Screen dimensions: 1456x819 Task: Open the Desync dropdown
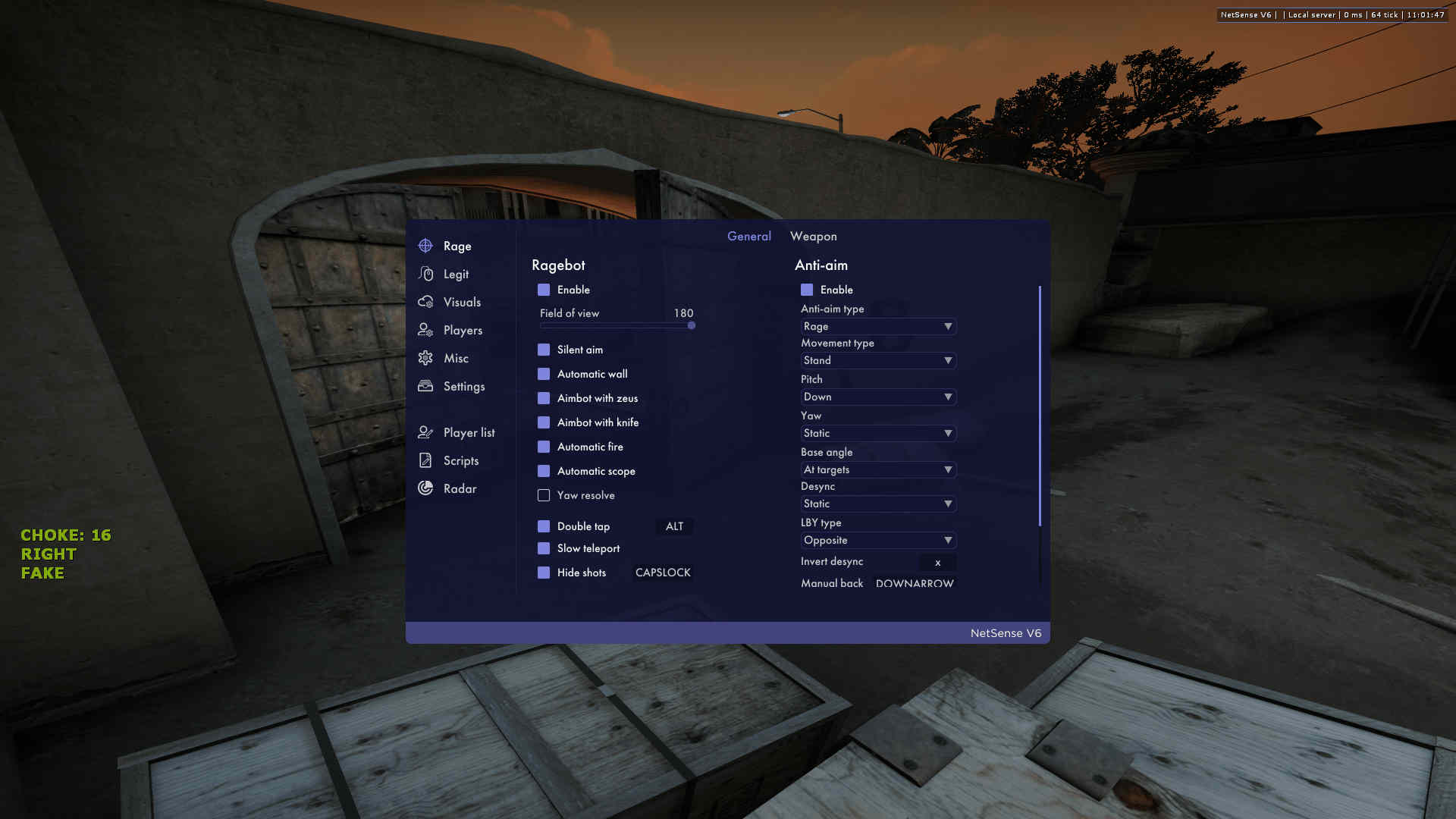point(878,504)
